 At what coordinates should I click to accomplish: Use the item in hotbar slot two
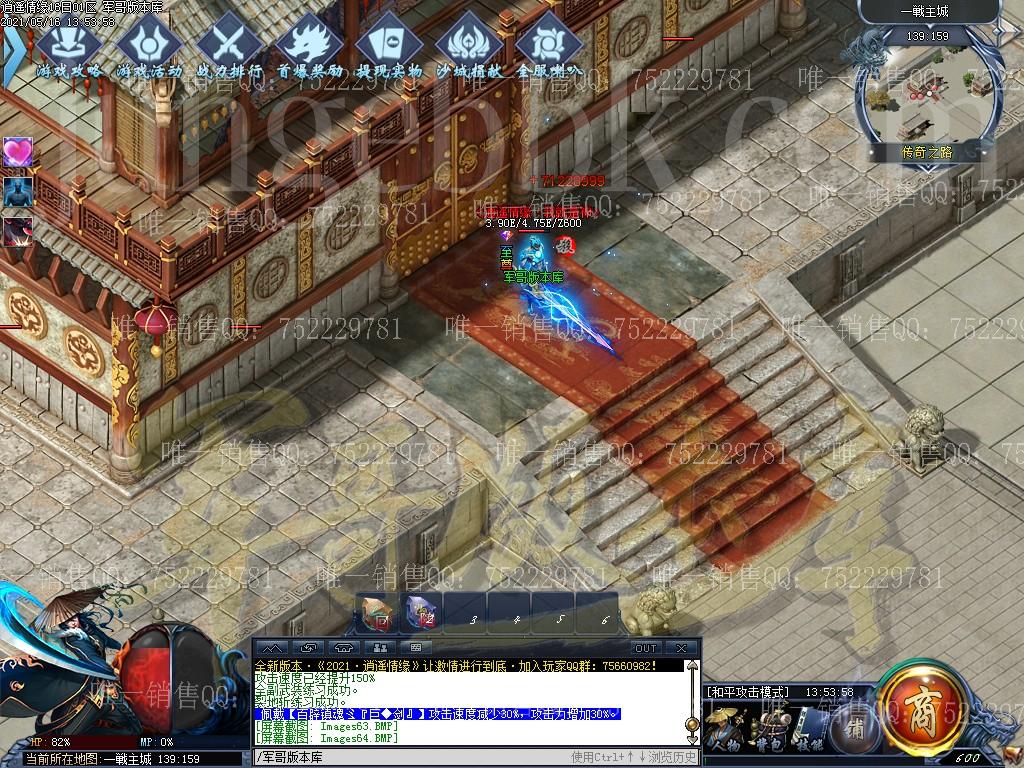pos(421,611)
